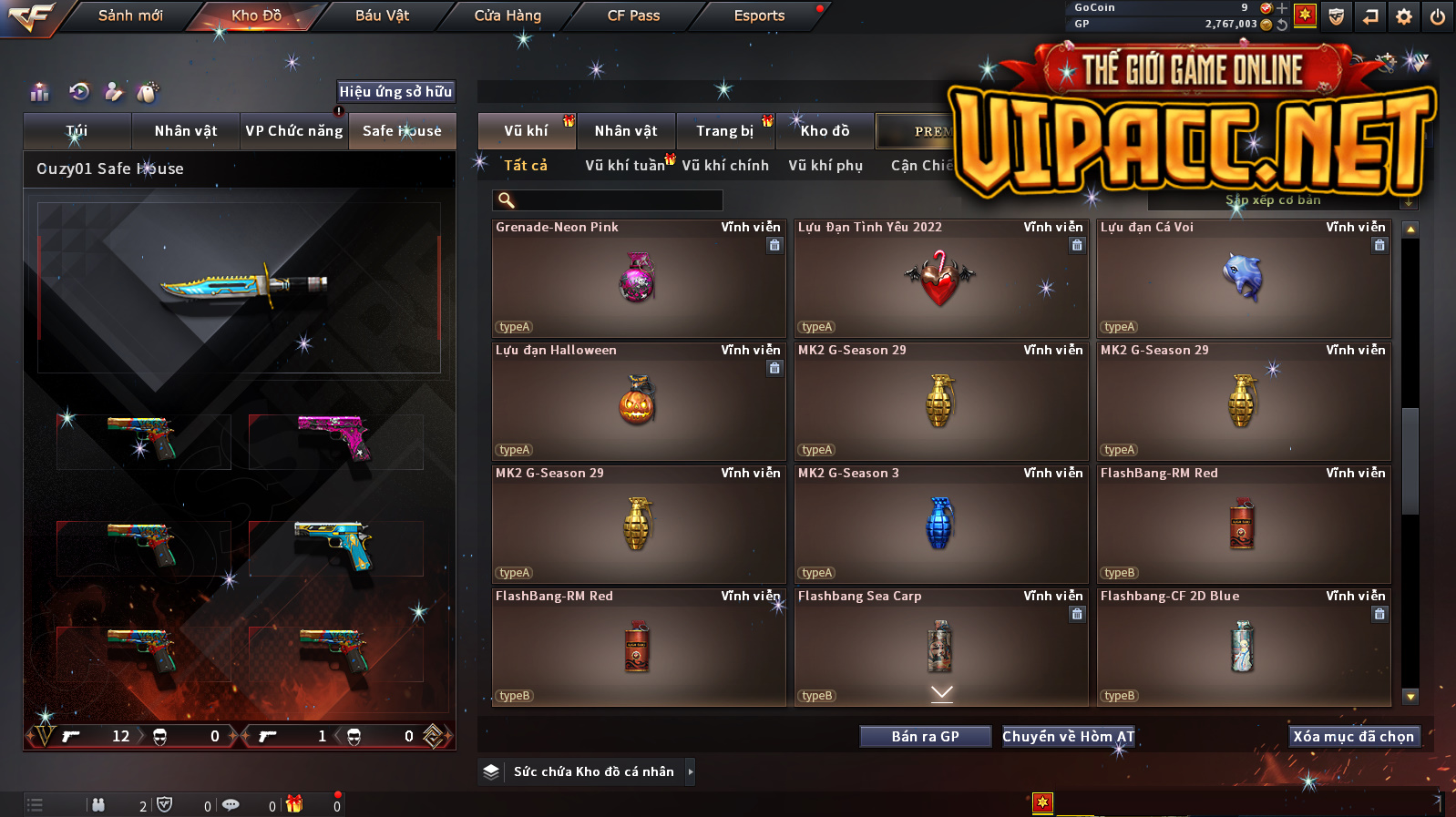The width and height of the screenshot is (1456, 817).
Task: Go to the CF Pass page
Action: point(633,15)
